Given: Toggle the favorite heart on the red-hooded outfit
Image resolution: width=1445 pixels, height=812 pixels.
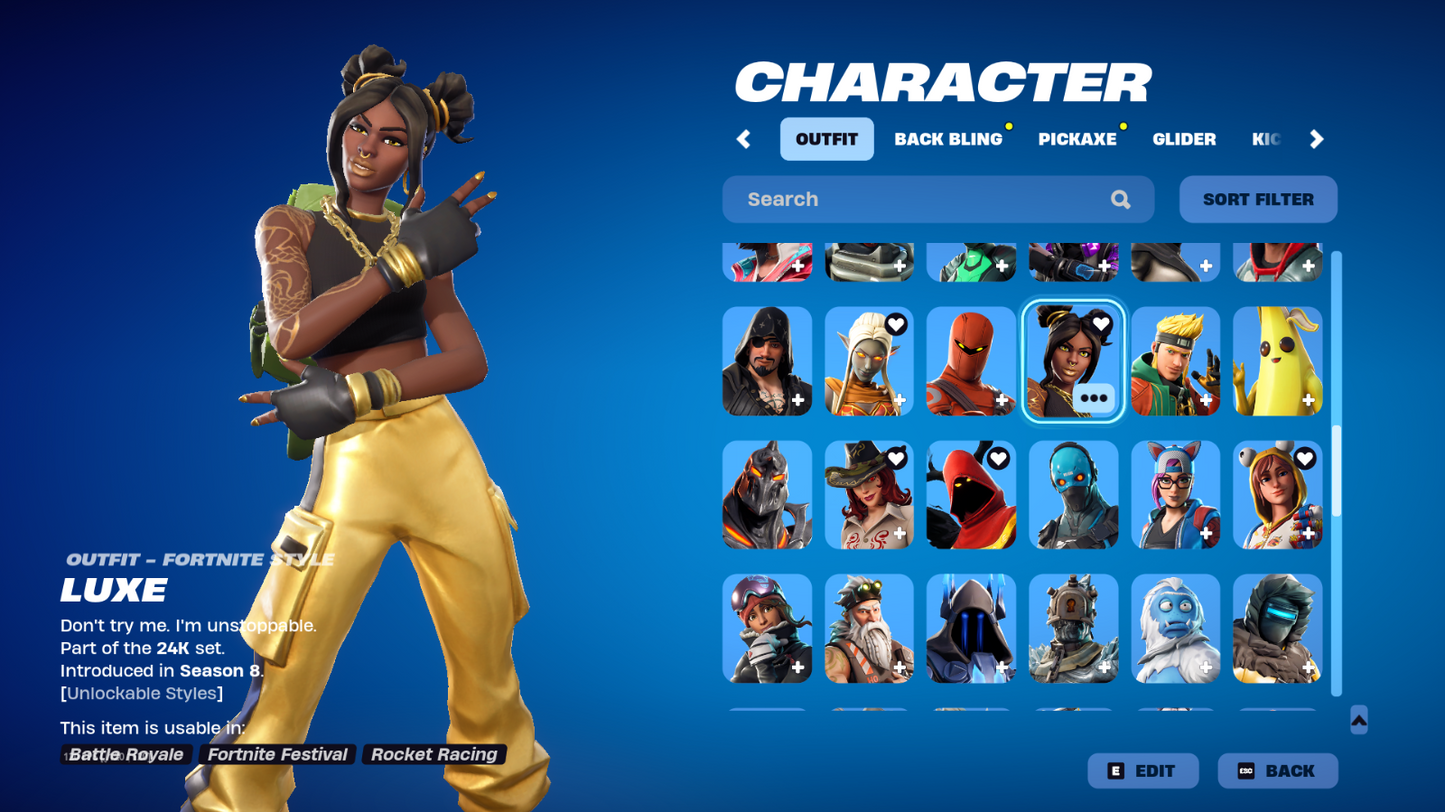Looking at the screenshot, I should click(997, 459).
